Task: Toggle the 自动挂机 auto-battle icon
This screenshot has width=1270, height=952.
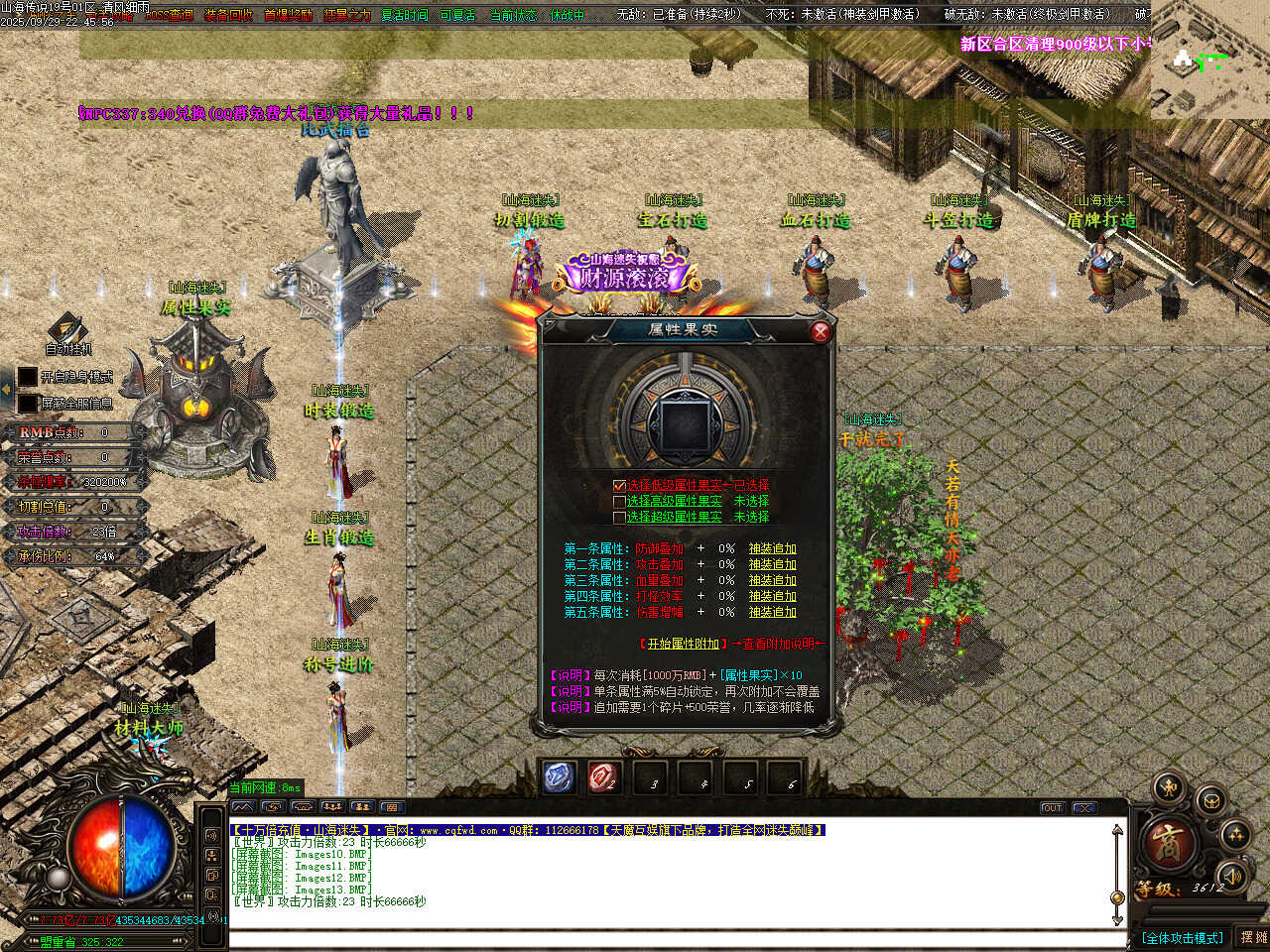Action: point(67,330)
